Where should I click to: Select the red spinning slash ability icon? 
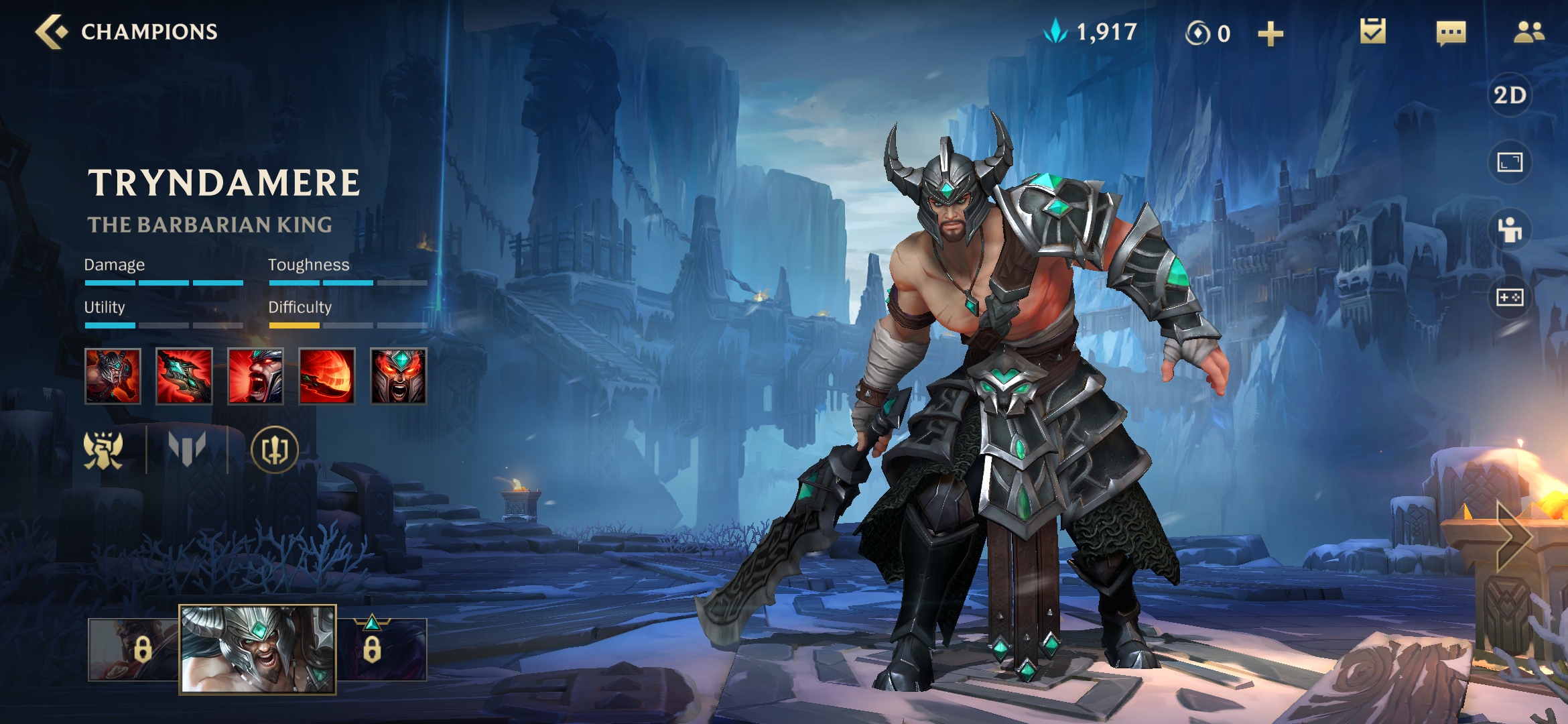click(326, 376)
